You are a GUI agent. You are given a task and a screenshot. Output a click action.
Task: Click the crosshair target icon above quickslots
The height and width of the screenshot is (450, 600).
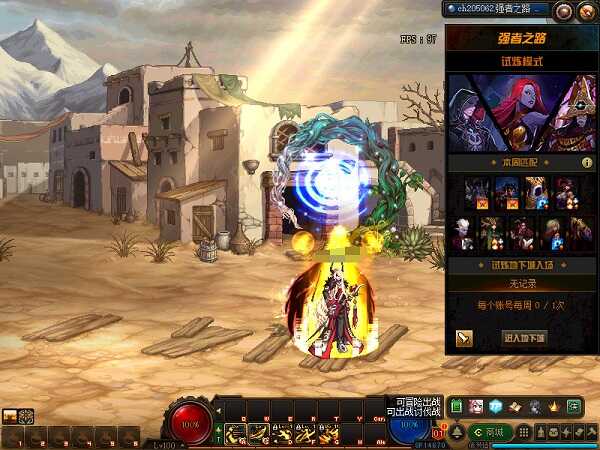click(26, 416)
